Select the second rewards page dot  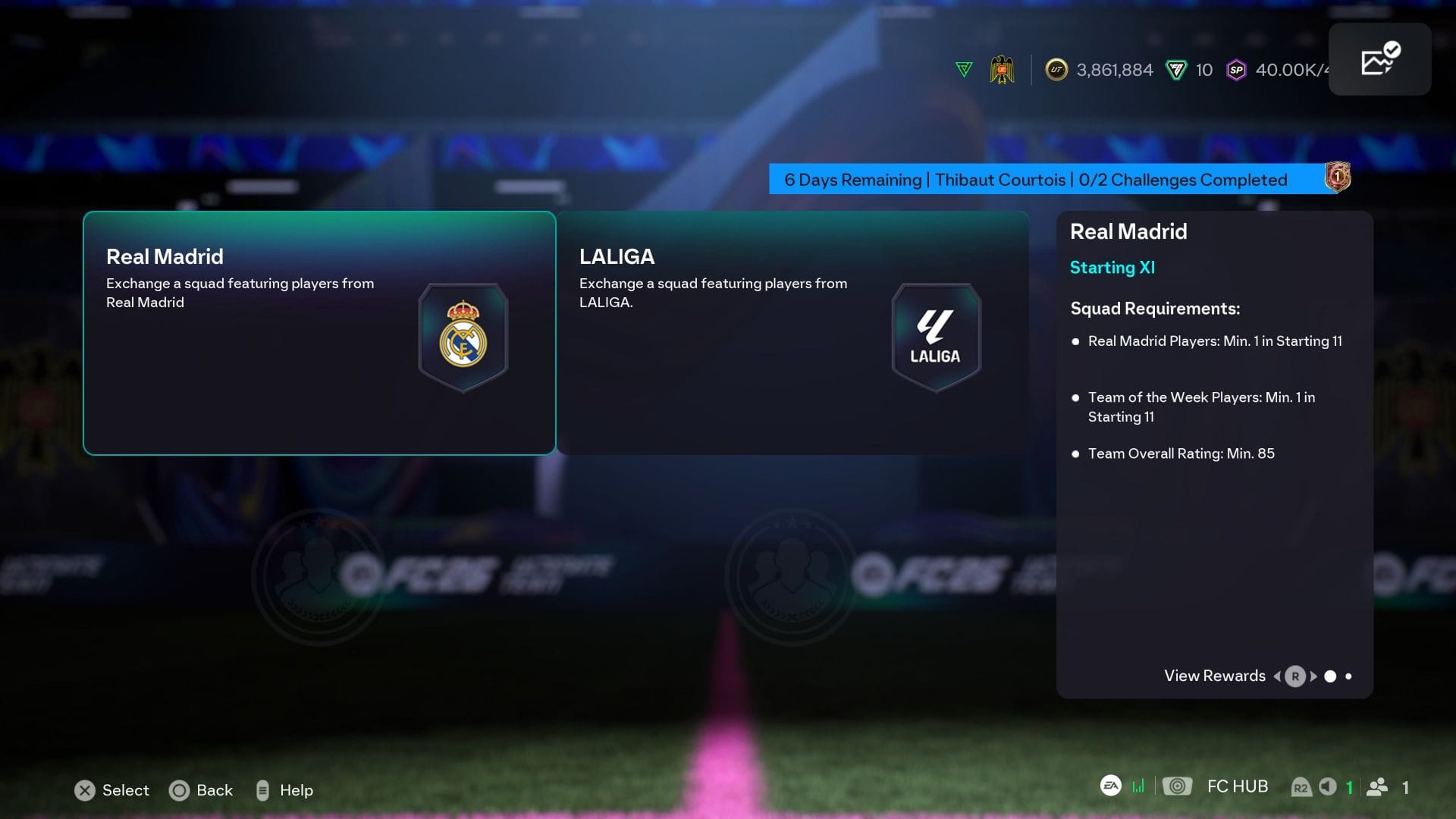1348,676
